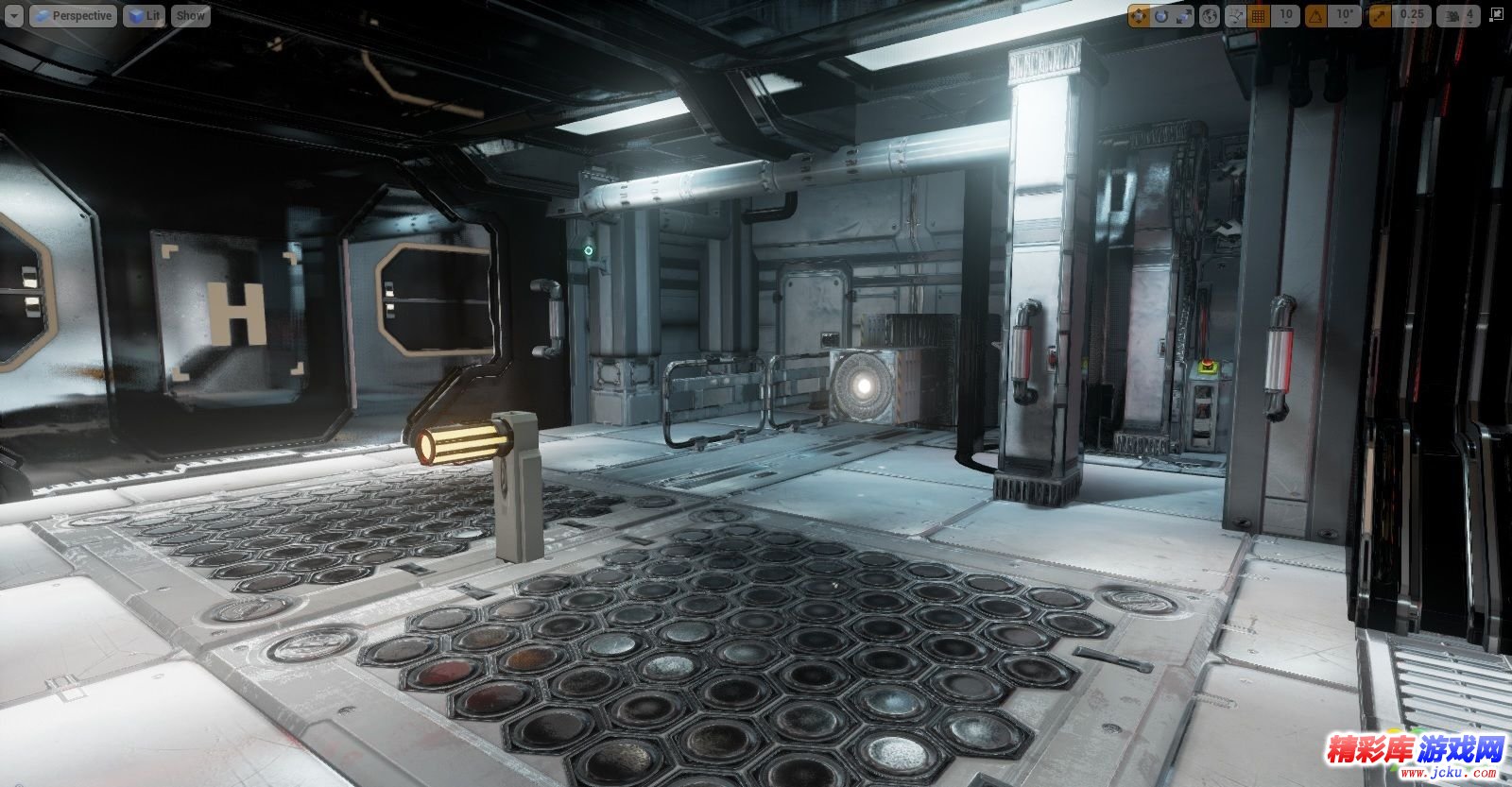
Task: Activate the scale gizmo tool
Action: [1184, 16]
